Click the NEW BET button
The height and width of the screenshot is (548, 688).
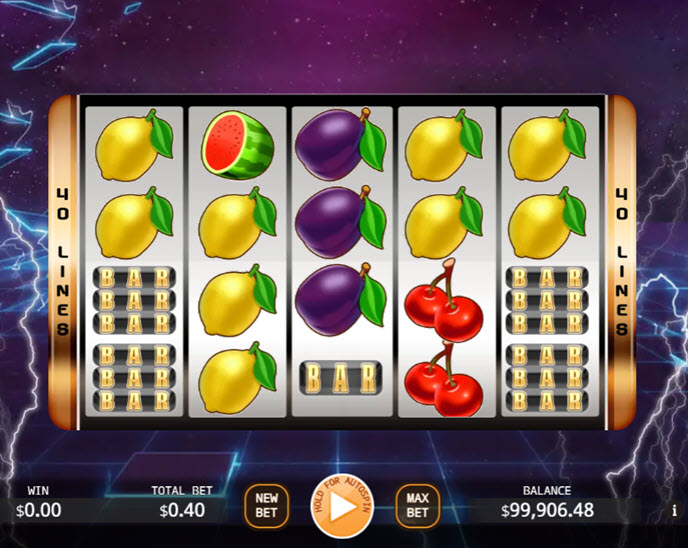point(266,505)
